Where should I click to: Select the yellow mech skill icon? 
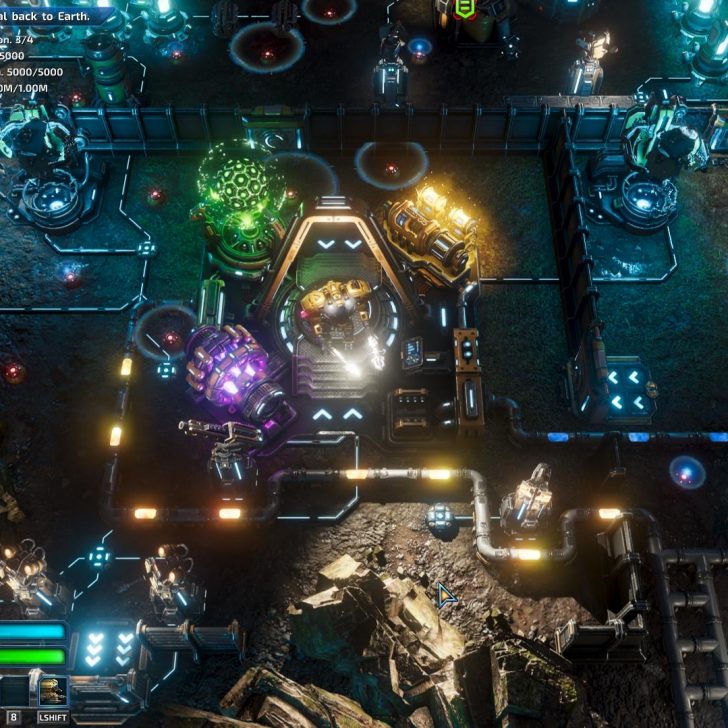[52, 691]
